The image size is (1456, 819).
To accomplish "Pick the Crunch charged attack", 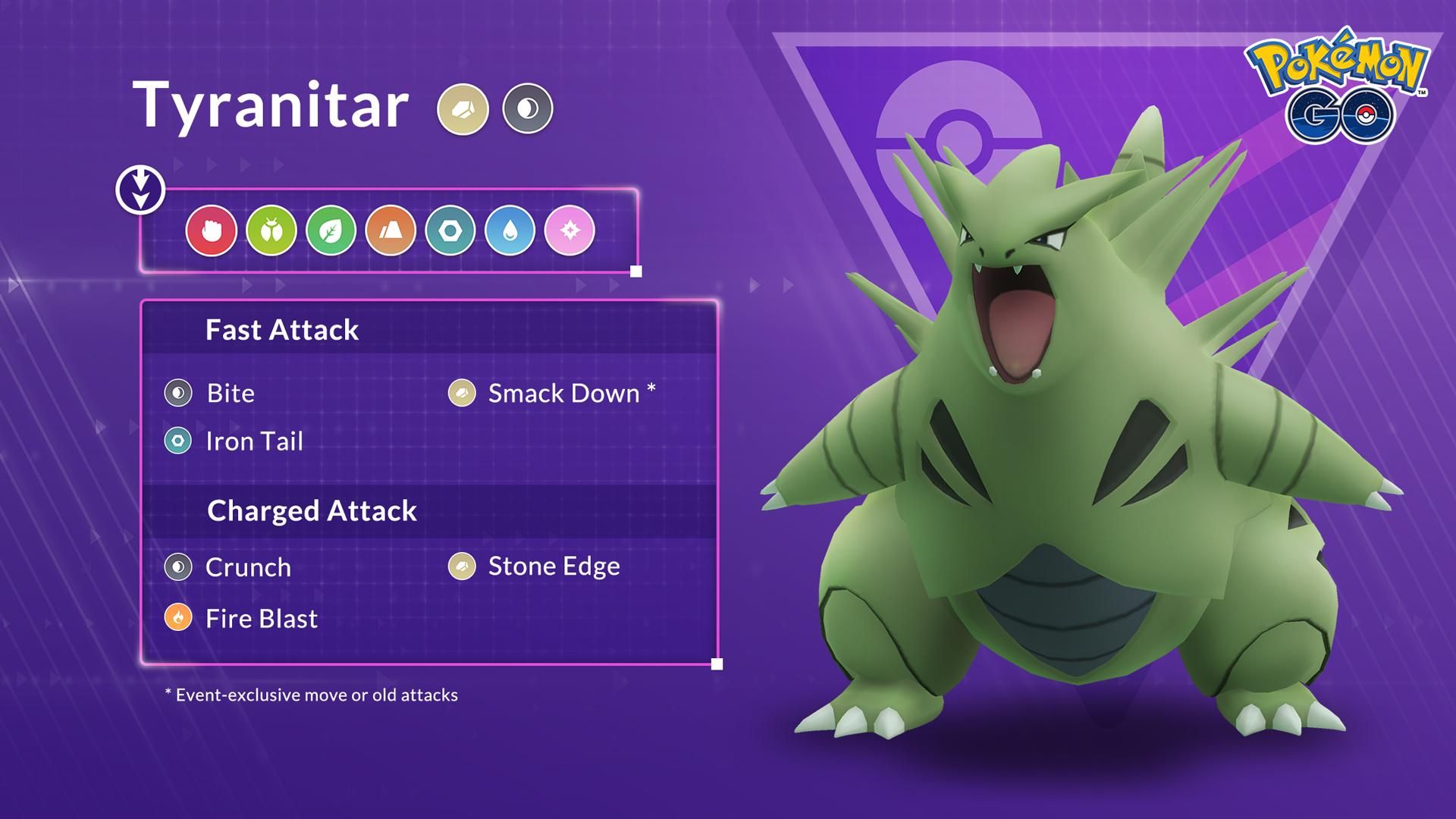I will [247, 567].
